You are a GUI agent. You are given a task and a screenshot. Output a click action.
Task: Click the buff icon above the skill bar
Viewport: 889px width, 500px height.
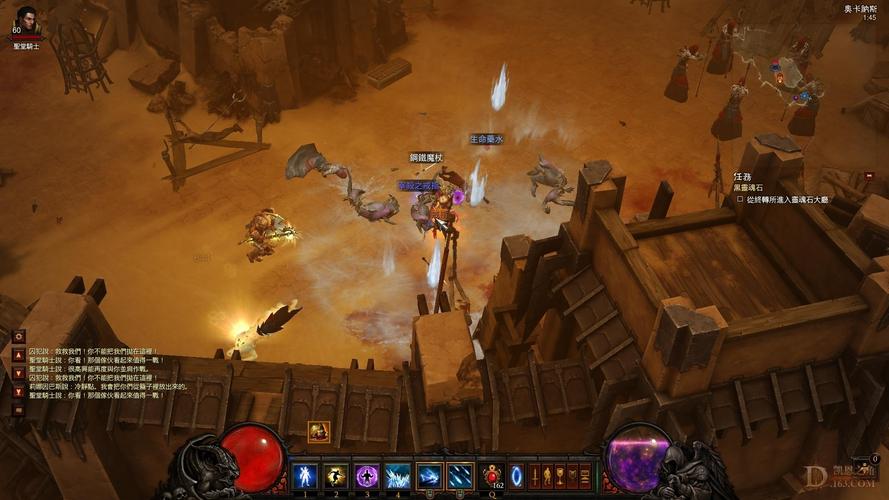coord(319,431)
